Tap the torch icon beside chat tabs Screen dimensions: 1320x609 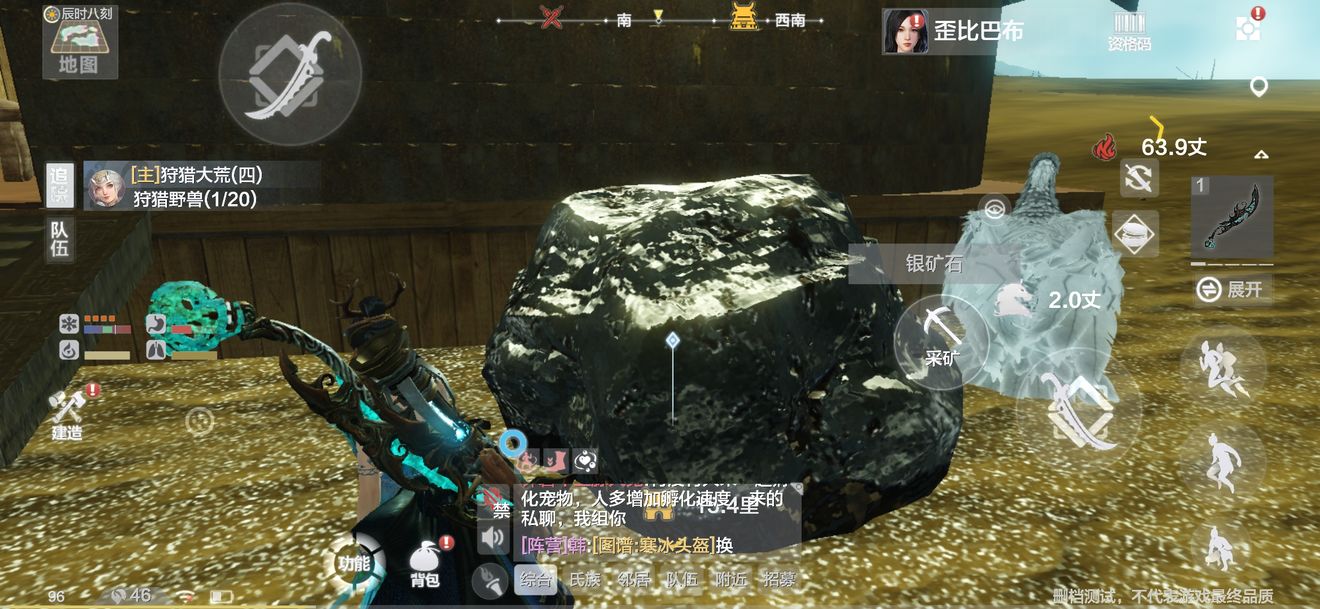pos(490,580)
